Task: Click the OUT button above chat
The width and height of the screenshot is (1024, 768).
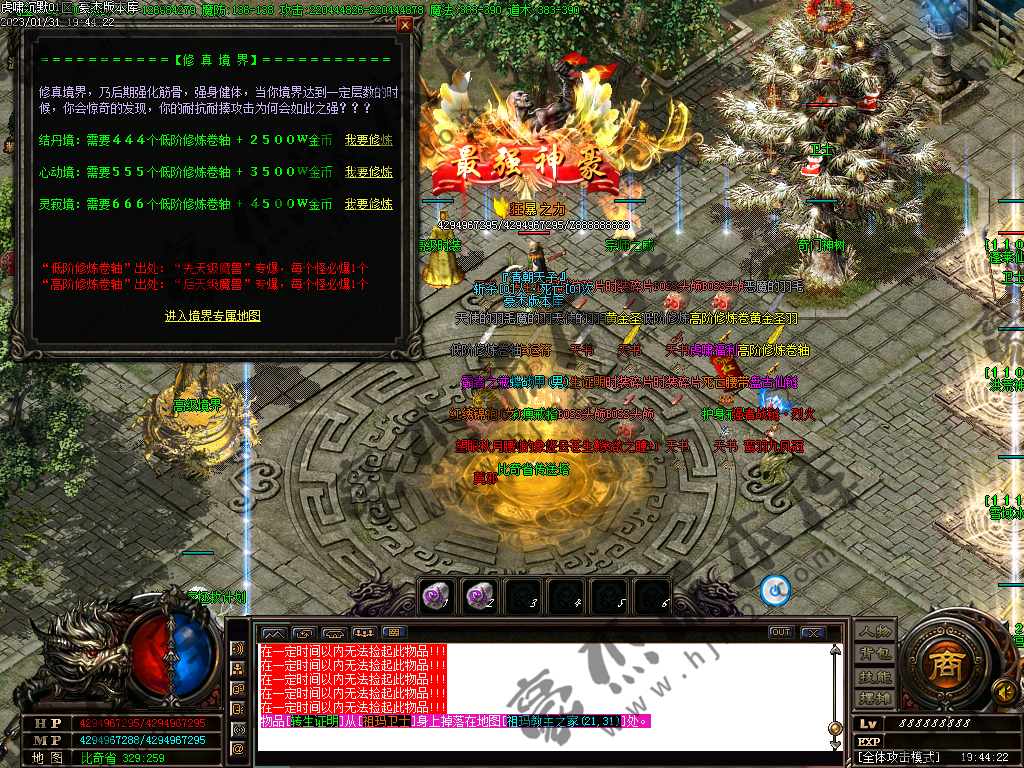Action: pos(781,632)
